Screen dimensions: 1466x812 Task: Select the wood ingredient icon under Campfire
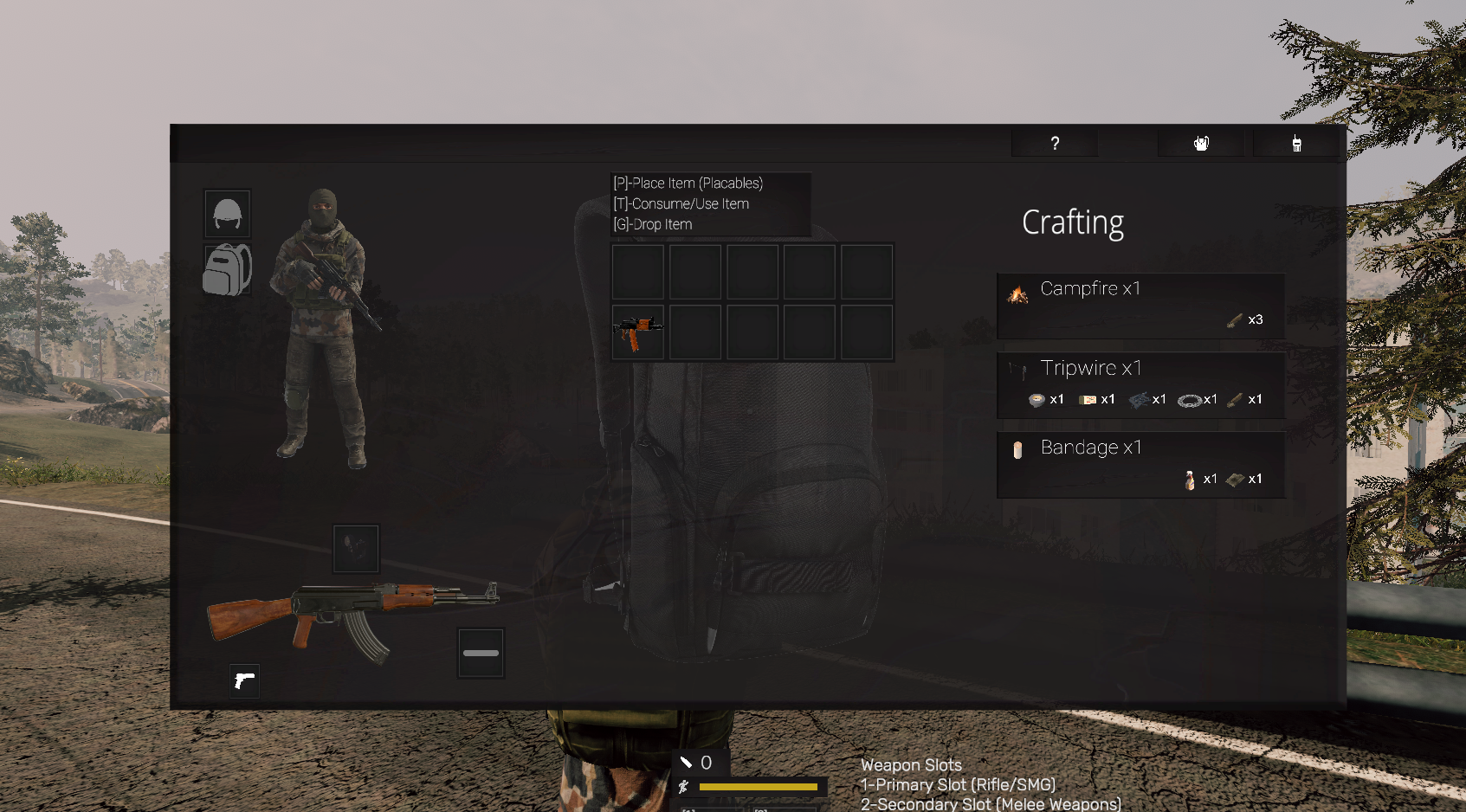1234,319
